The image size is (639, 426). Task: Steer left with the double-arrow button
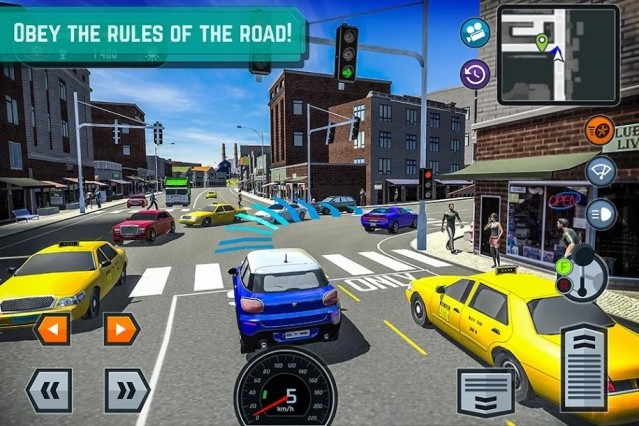coord(49,390)
